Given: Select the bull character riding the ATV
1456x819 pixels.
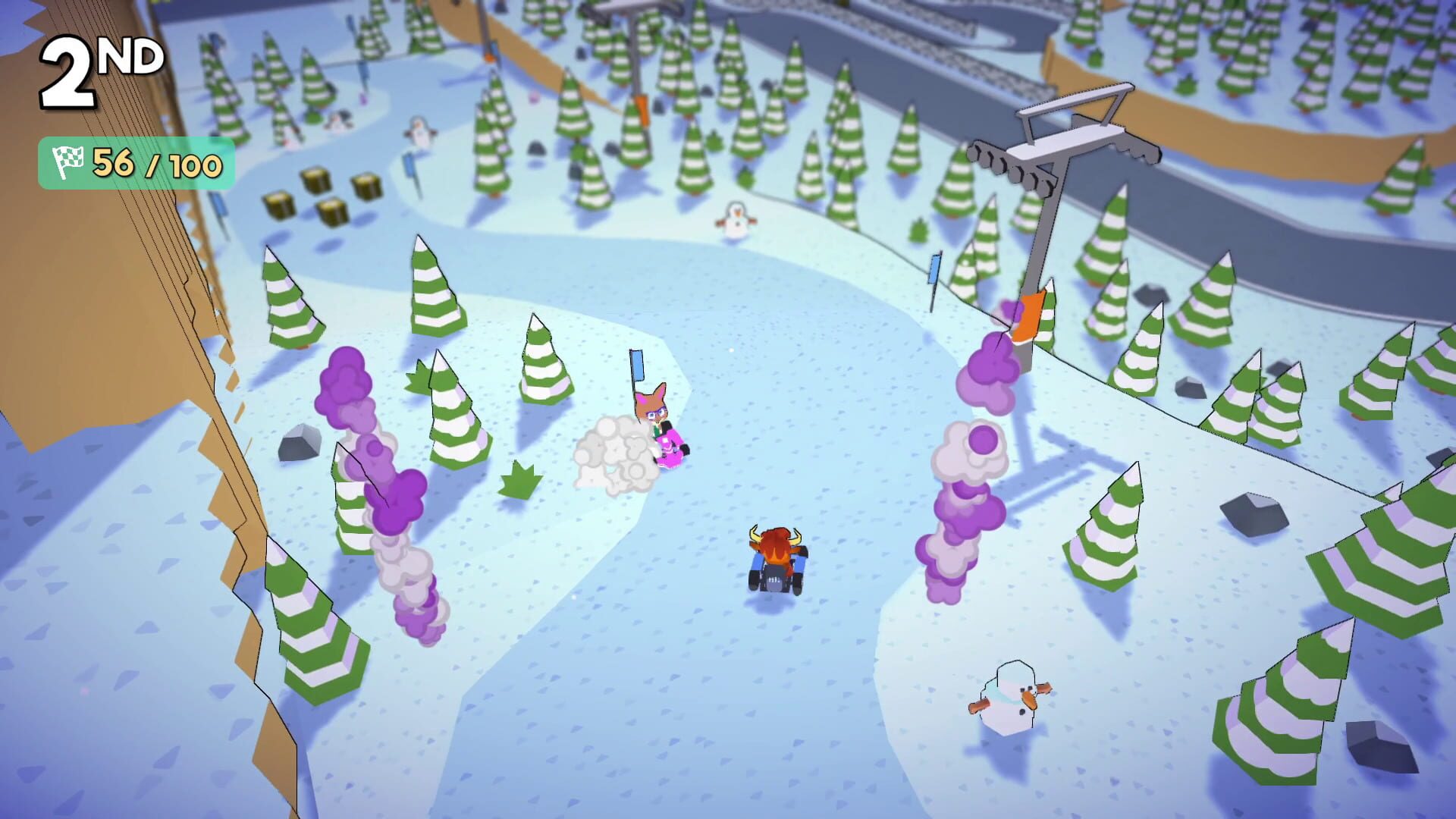Looking at the screenshot, I should pyautogui.click(x=775, y=557).
